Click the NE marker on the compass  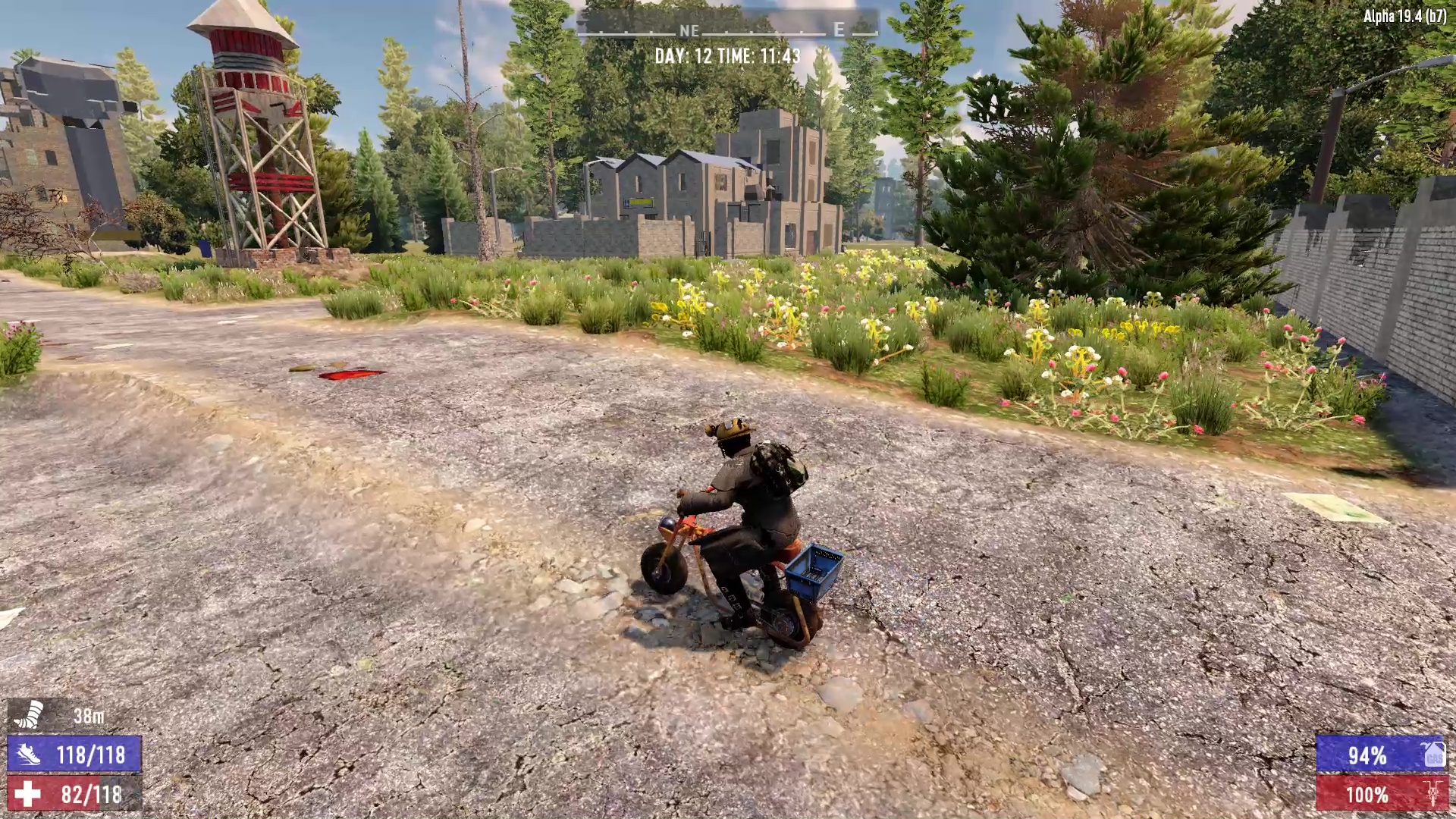[x=689, y=31]
